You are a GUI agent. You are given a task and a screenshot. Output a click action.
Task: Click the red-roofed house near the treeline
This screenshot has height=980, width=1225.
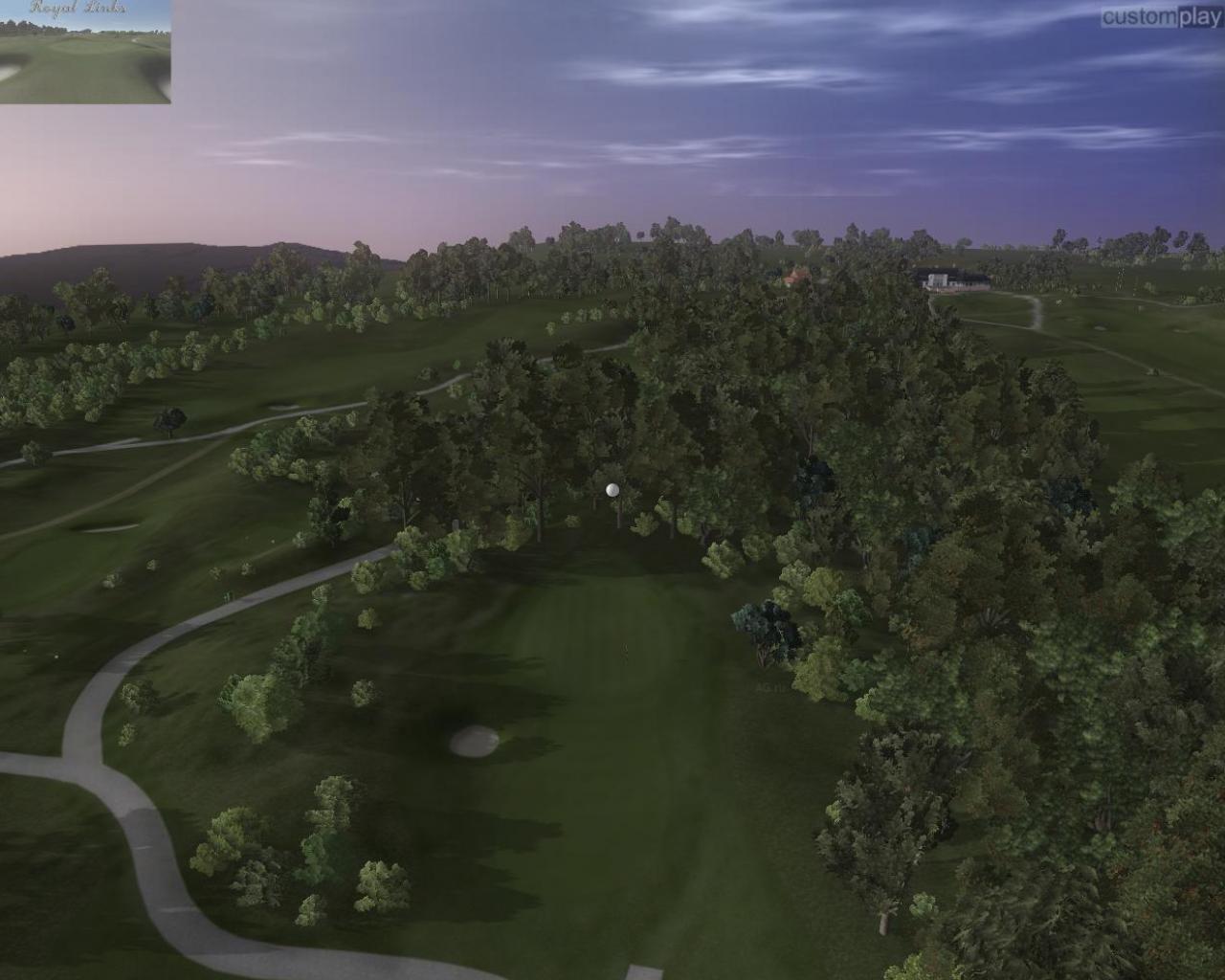pos(792,276)
